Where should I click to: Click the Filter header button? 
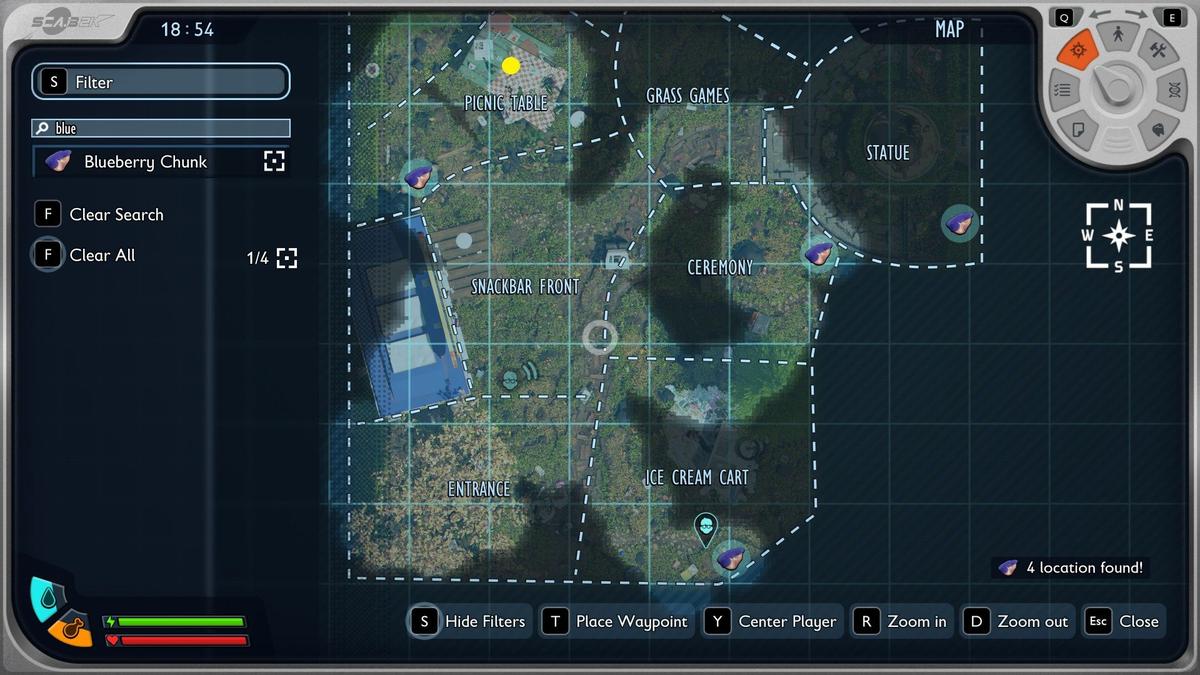pos(161,82)
